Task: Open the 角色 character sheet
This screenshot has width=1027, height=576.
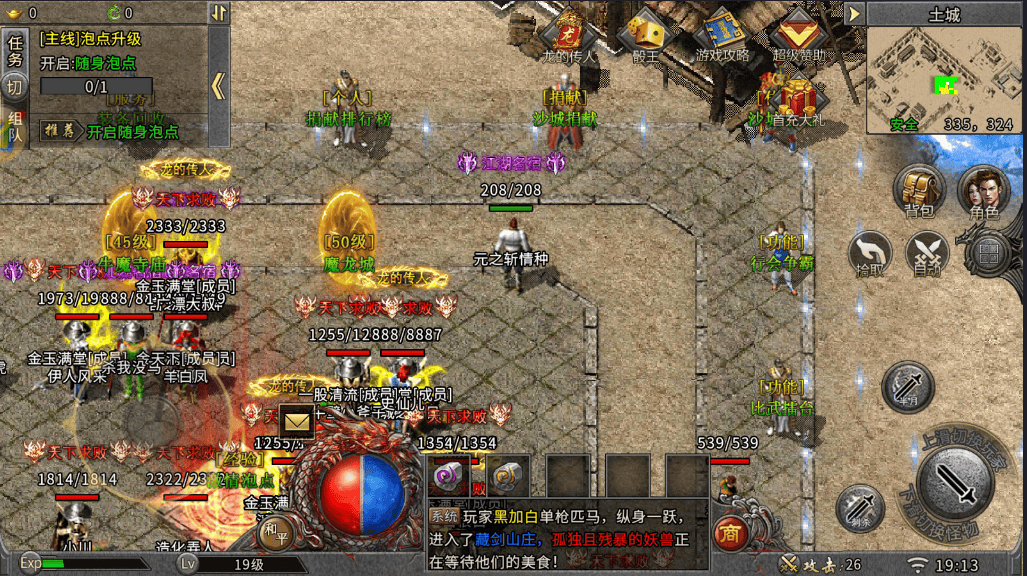Action: tap(982, 190)
